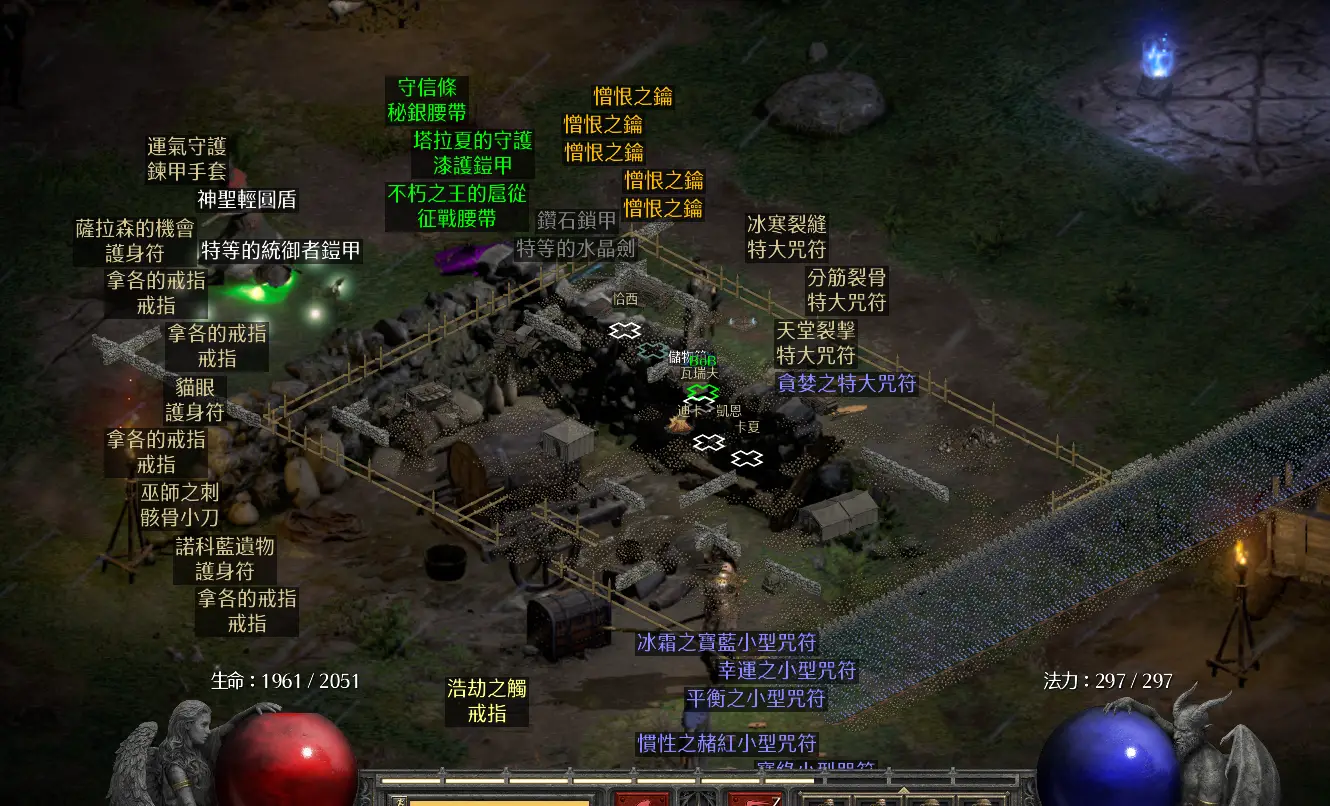Image resolution: width=1330 pixels, height=806 pixels.
Task: Grab the 冰寒裂縫 特大咒符 grand charm
Action: point(787,237)
